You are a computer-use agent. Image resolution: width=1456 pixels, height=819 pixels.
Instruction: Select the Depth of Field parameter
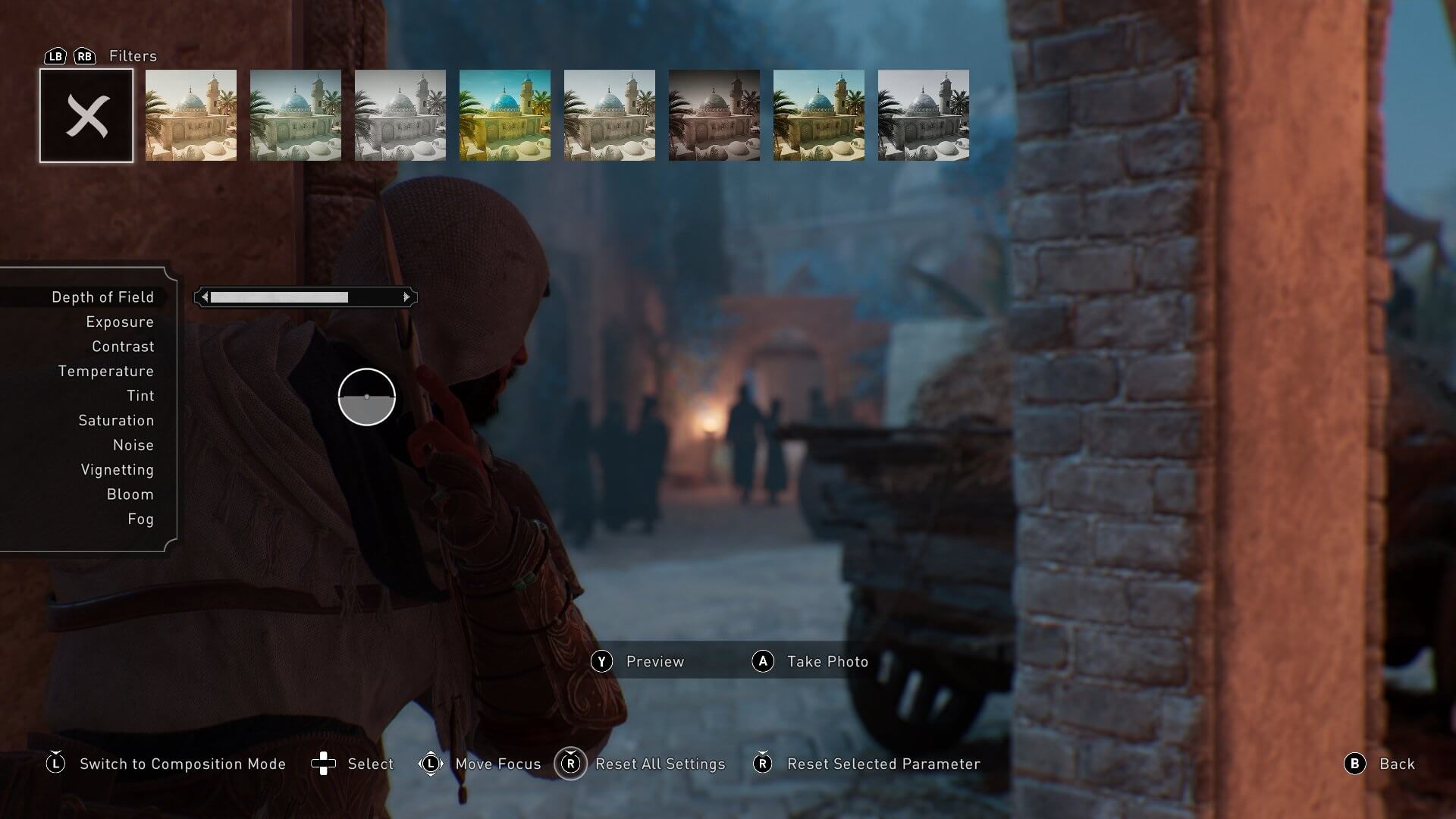pos(102,297)
